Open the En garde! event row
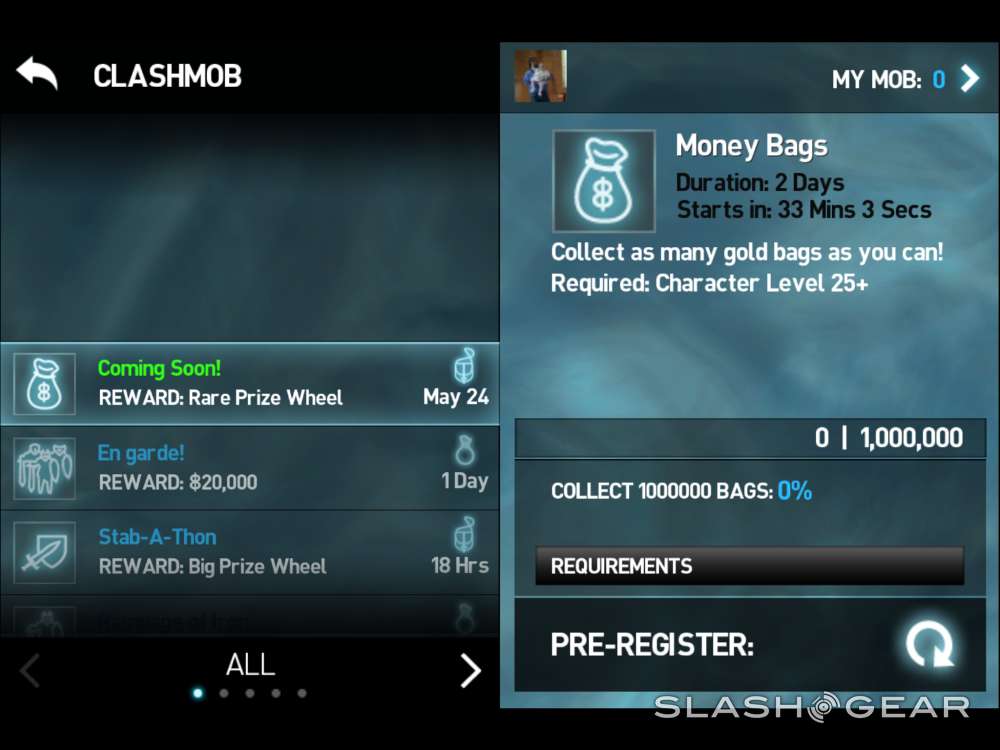The height and width of the screenshot is (750, 1000). 250,468
